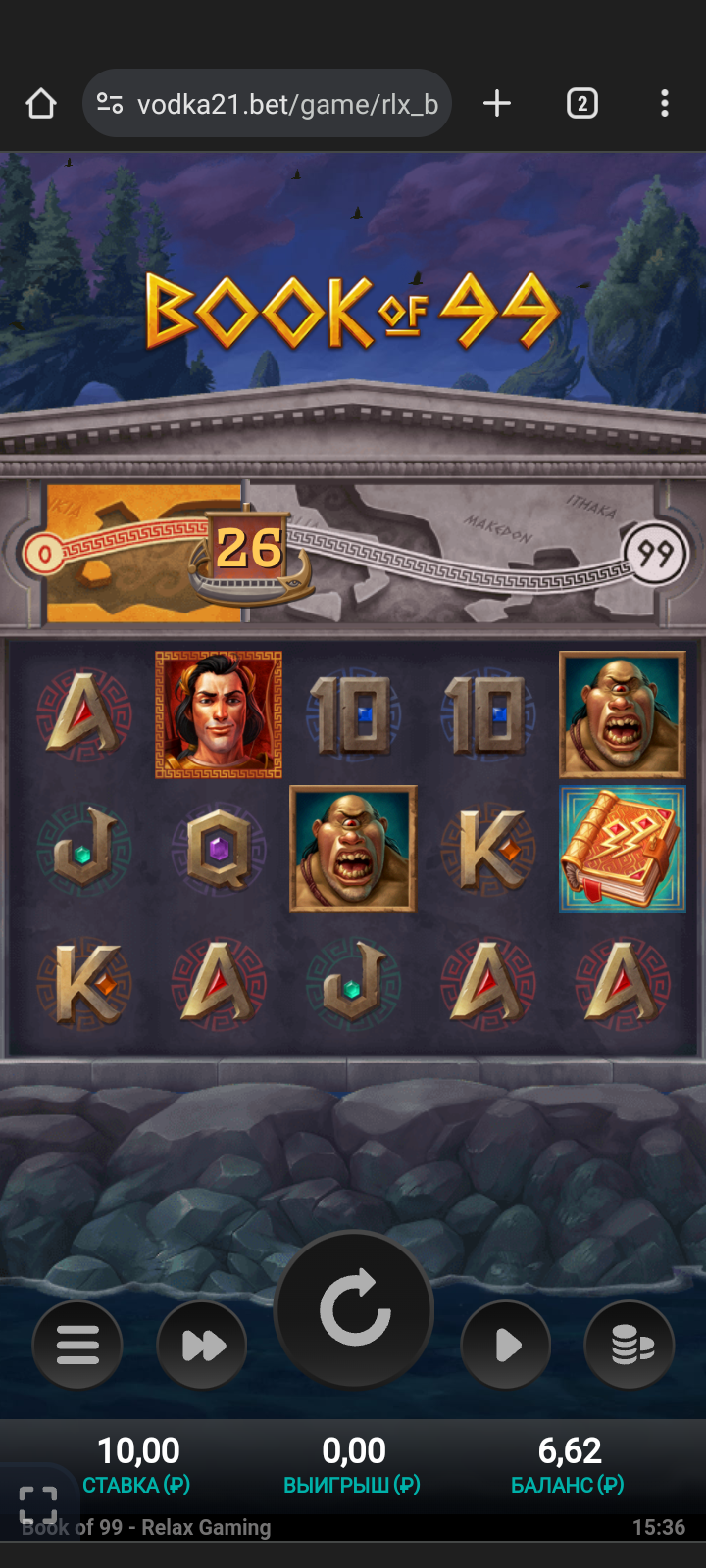Go to the browser home page
This screenshot has height=1568, width=706.
(x=41, y=104)
